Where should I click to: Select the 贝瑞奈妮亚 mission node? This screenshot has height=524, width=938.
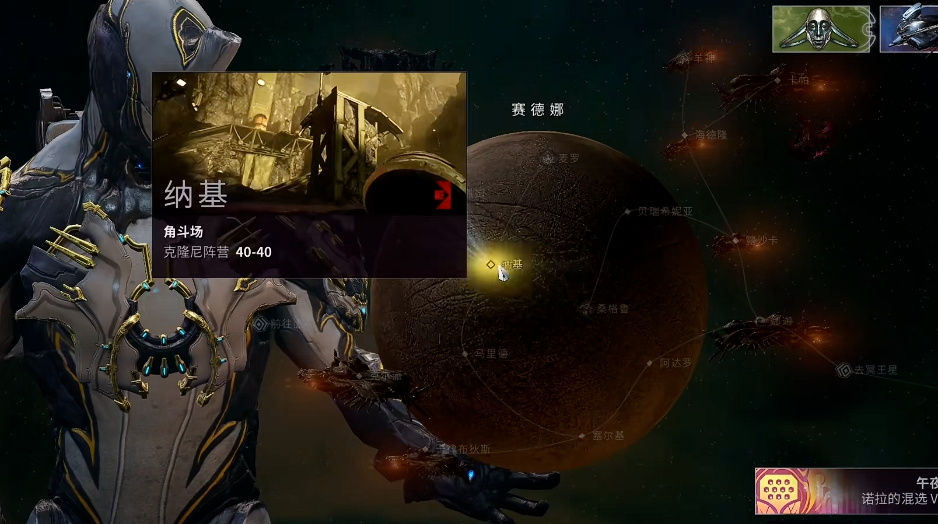pyautogui.click(x=629, y=212)
